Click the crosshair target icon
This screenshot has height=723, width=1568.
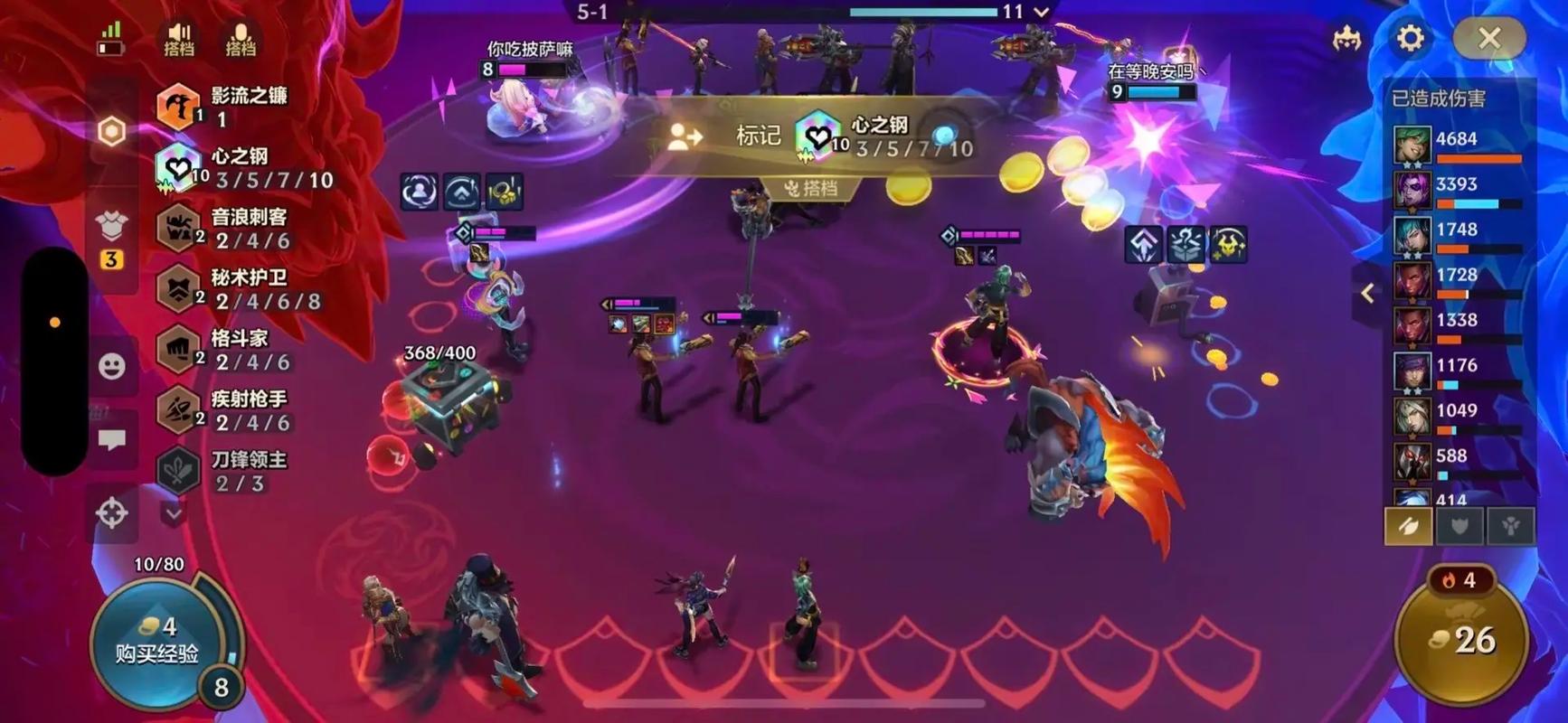(x=112, y=513)
